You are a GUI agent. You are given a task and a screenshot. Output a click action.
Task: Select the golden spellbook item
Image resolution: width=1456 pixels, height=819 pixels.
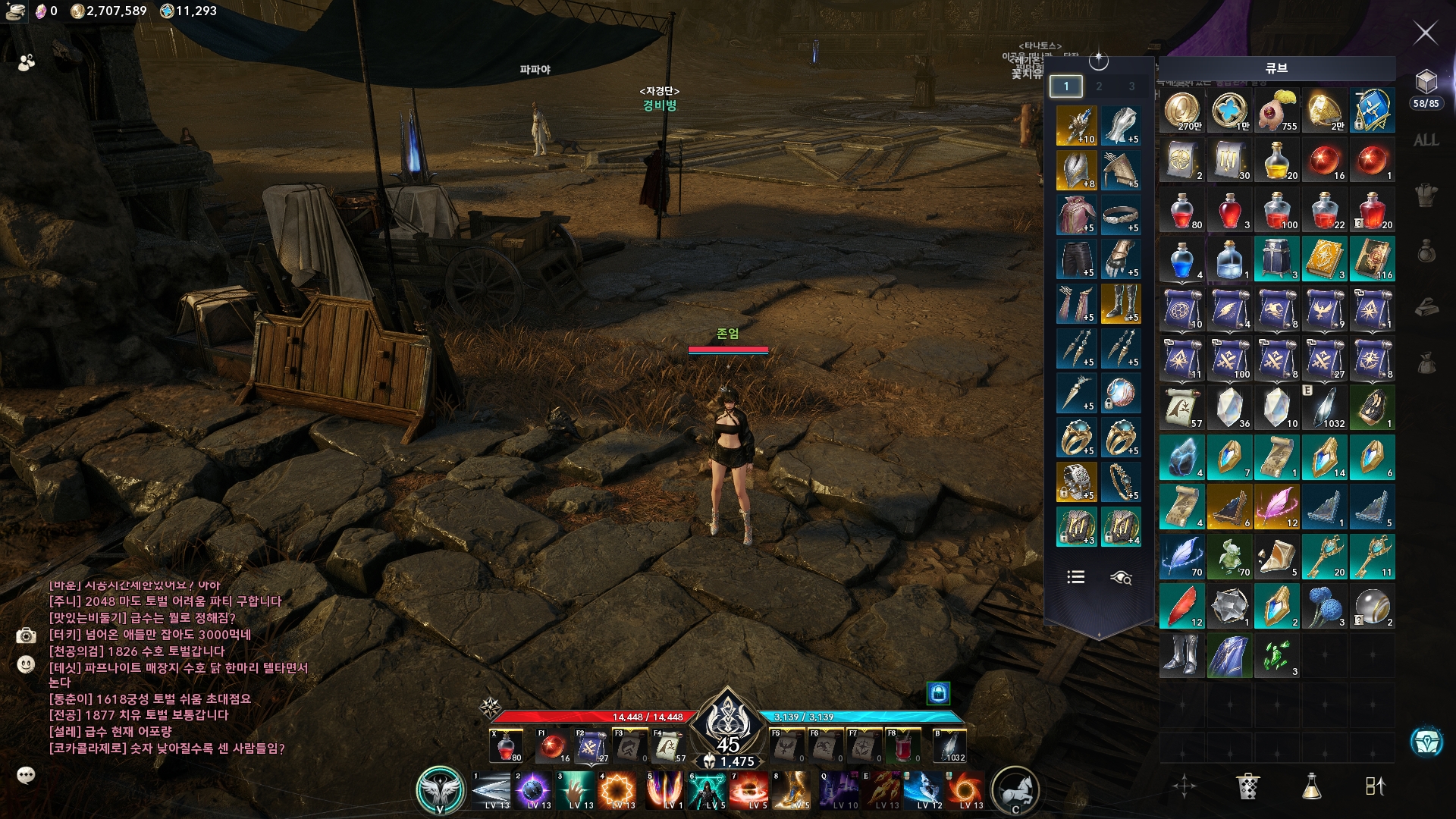click(1325, 260)
